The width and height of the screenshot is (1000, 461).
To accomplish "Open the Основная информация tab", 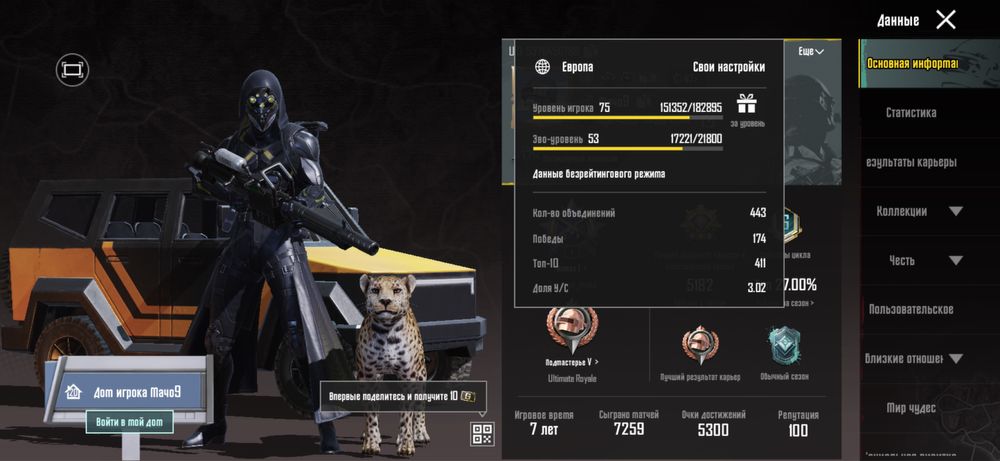I will 911,64.
